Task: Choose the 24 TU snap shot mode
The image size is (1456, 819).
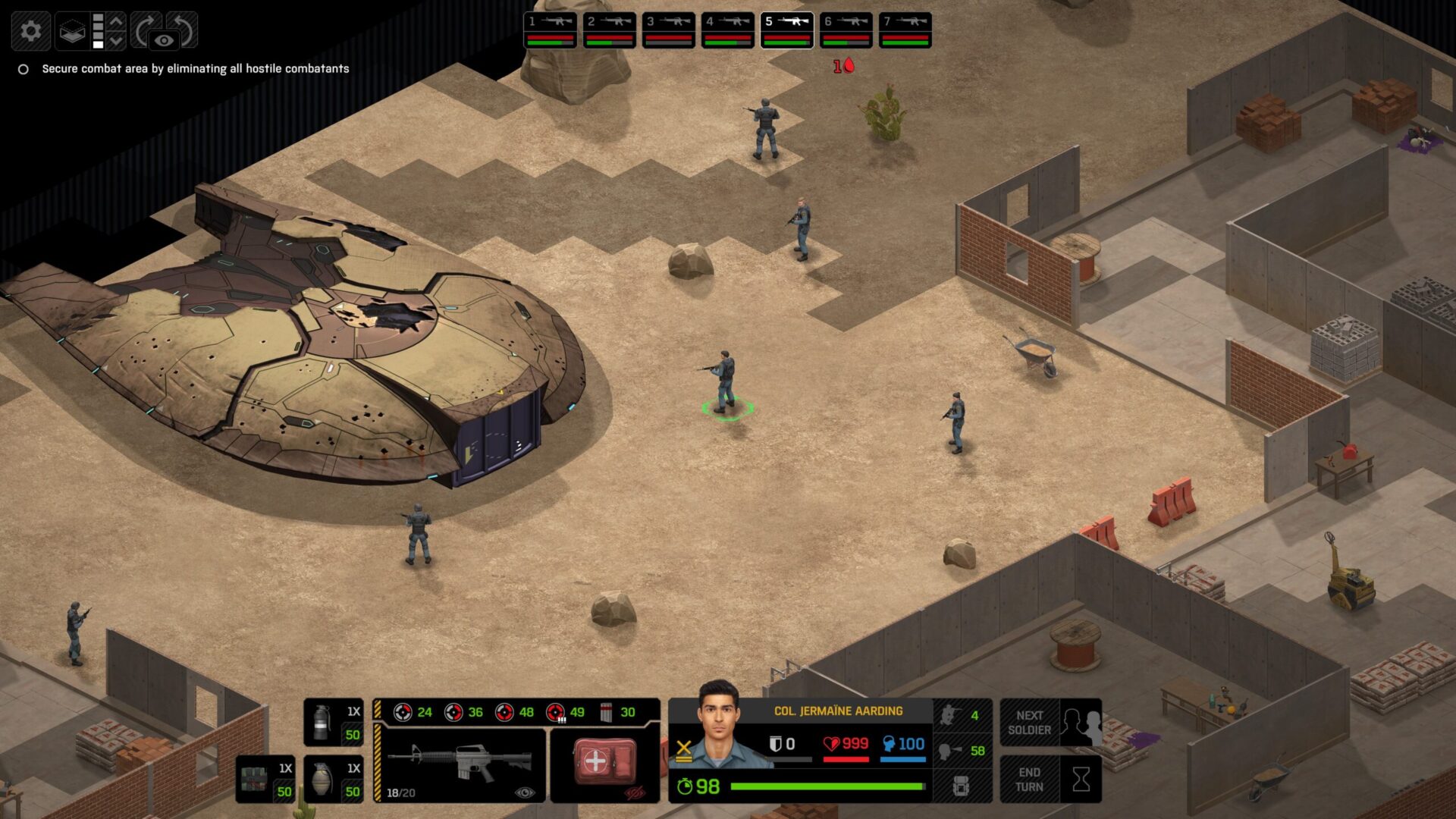Action: coord(413,712)
